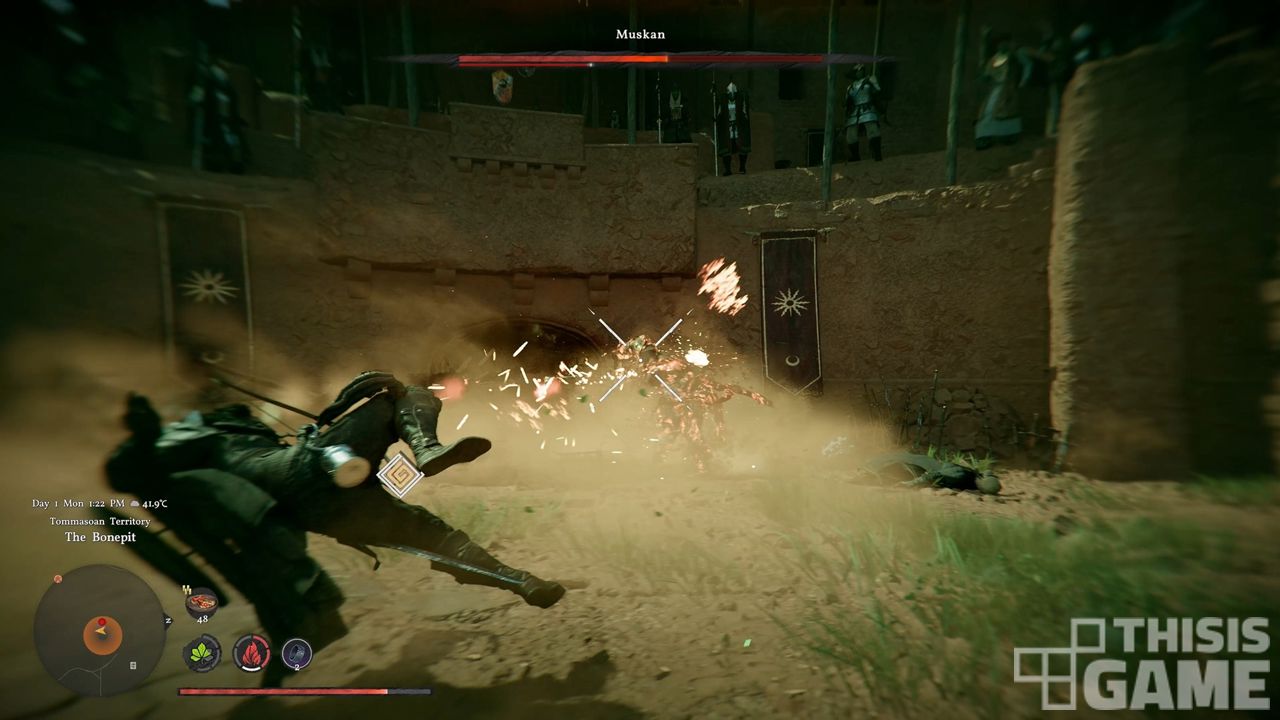Image resolution: width=1280 pixels, height=720 pixels.
Task: Activate the green leaf skill icon
Action: tap(202, 654)
